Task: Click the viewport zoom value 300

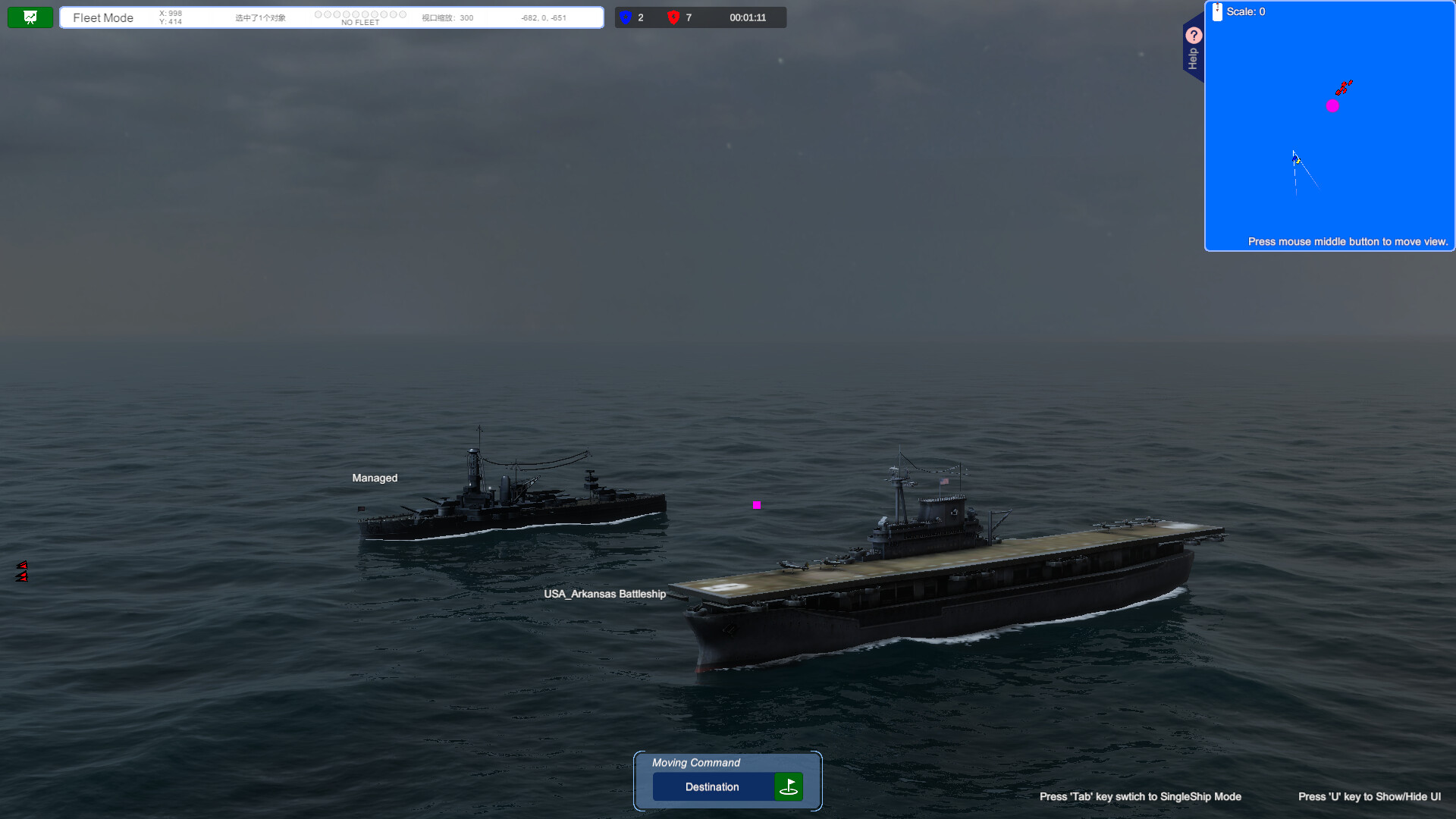Action: click(x=466, y=17)
